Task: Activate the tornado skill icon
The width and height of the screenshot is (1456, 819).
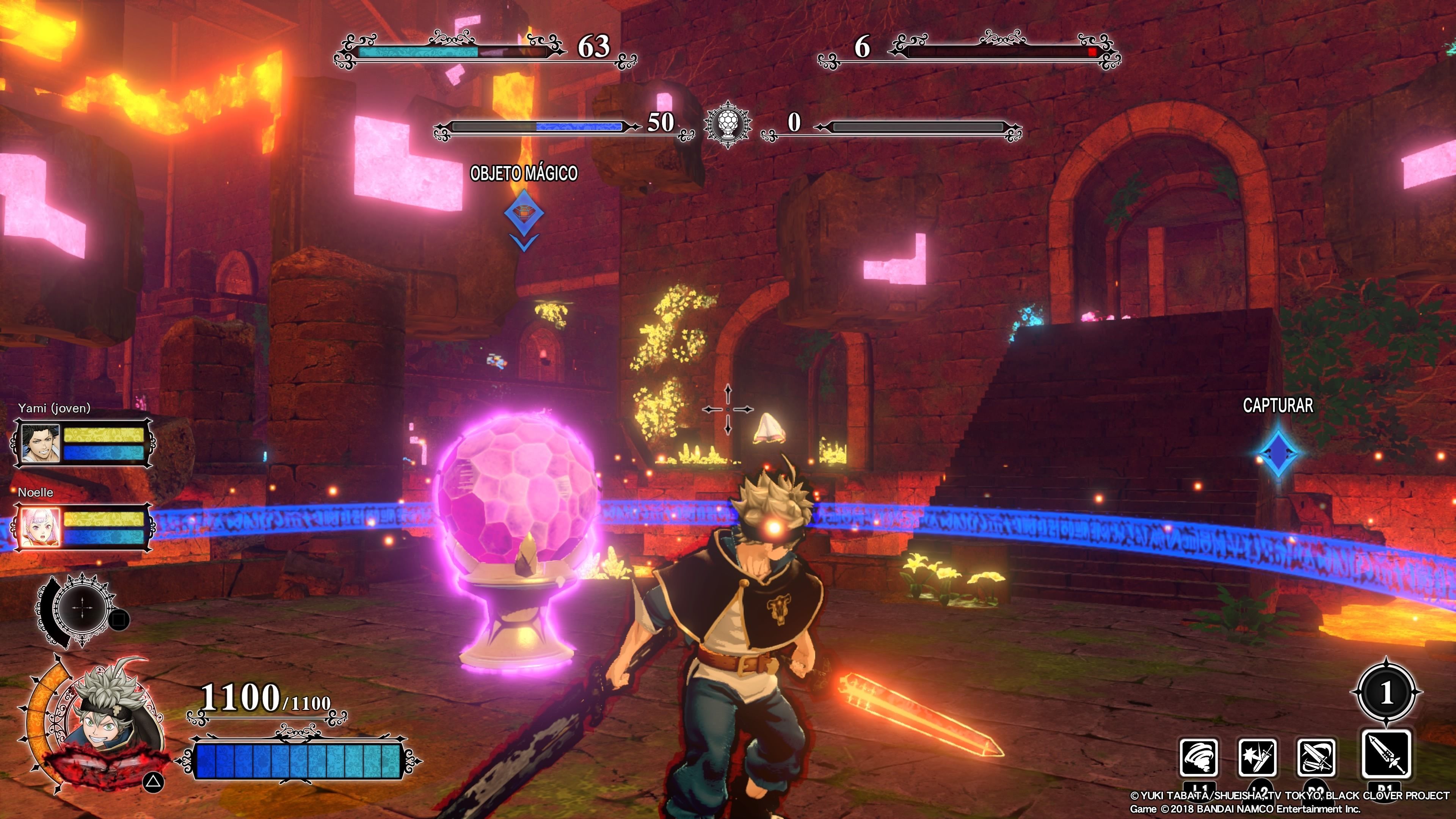Action: pyautogui.click(x=1198, y=758)
